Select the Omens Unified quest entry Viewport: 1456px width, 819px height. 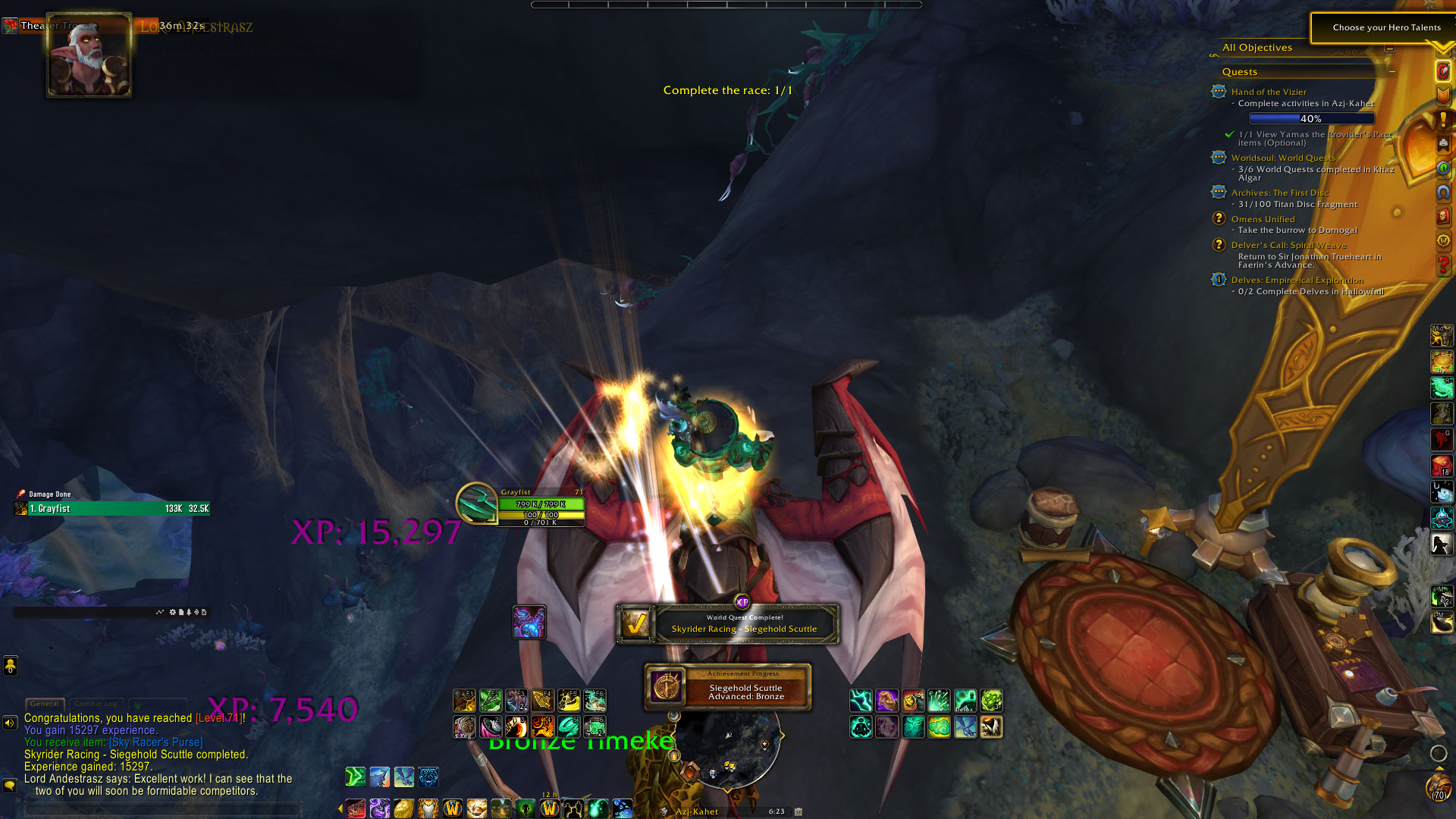(1263, 219)
